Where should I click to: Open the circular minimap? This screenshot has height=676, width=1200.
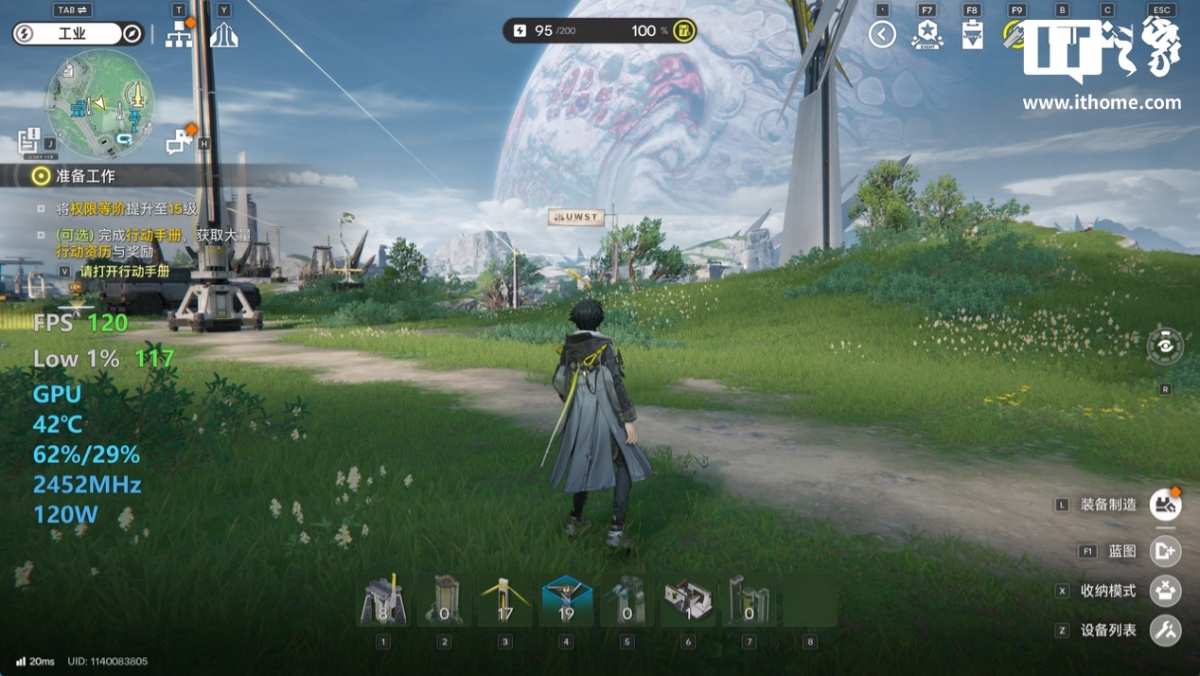tap(100, 104)
